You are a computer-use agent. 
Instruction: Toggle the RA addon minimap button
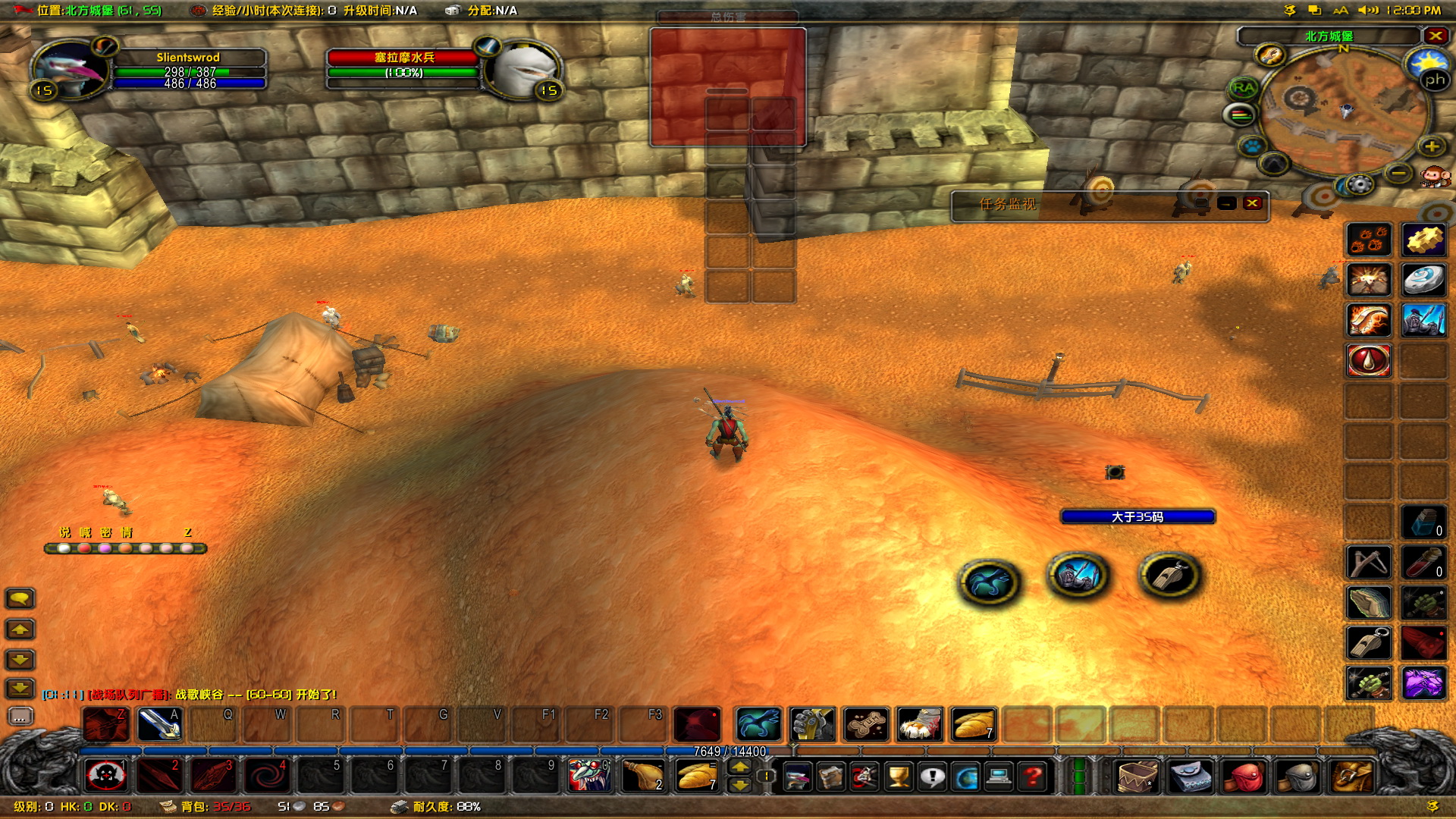1241,87
